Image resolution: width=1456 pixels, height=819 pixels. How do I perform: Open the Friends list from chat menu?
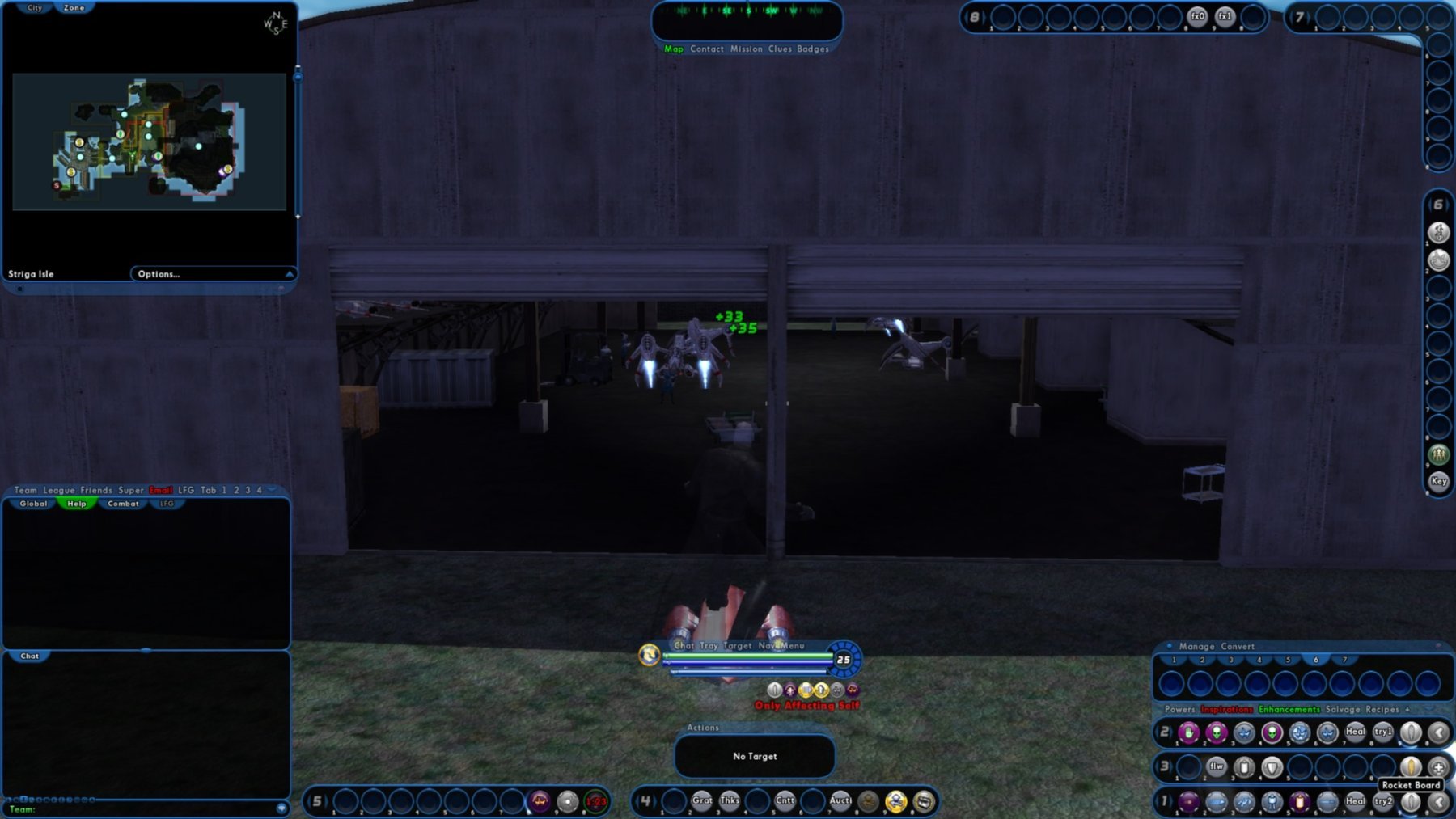[x=96, y=490]
